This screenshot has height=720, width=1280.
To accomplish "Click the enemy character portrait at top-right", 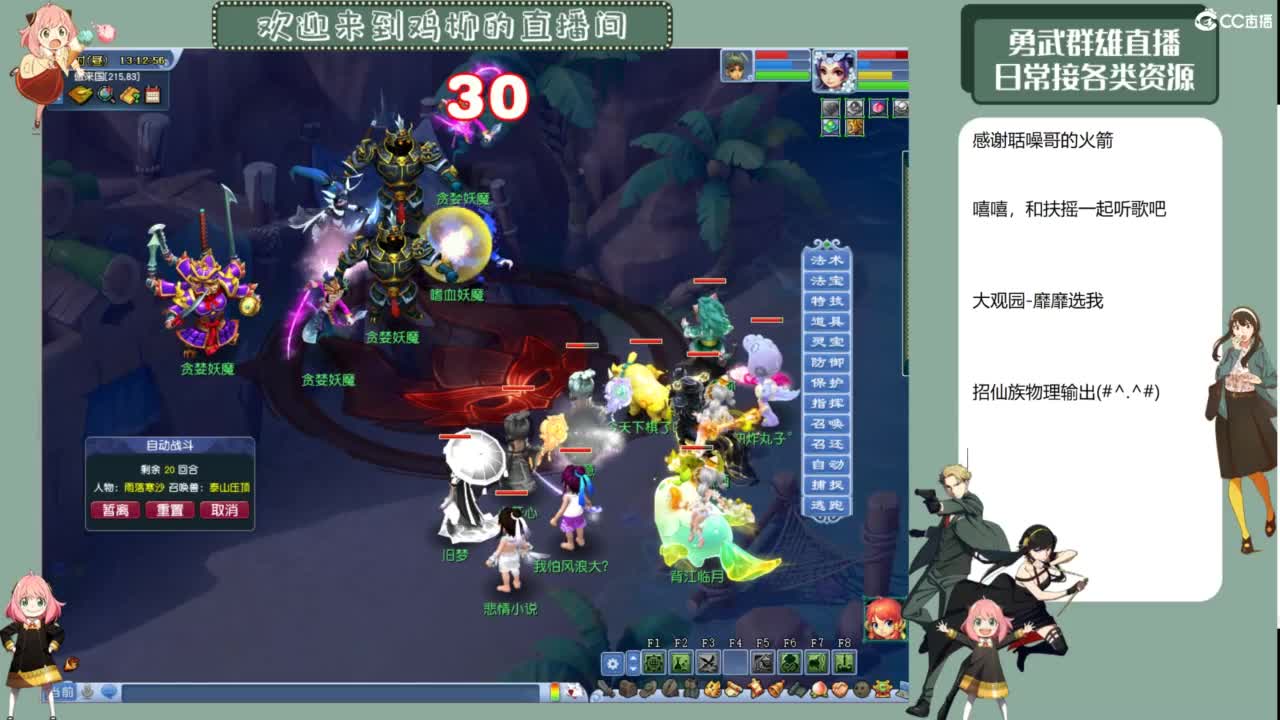I will click(735, 65).
